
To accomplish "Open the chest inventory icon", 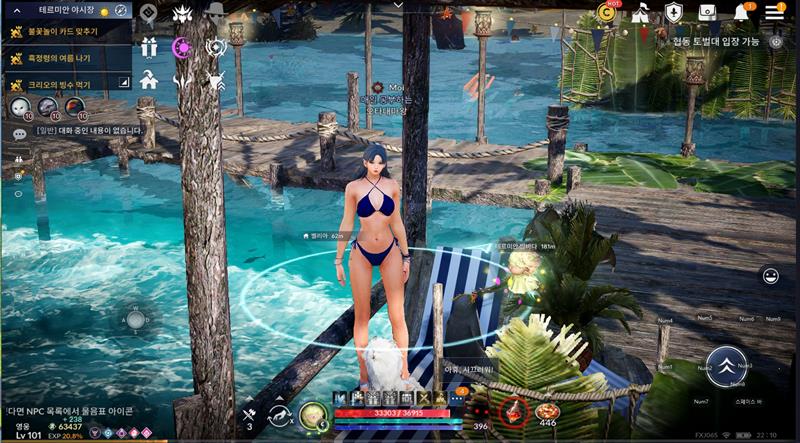I will click(708, 12).
